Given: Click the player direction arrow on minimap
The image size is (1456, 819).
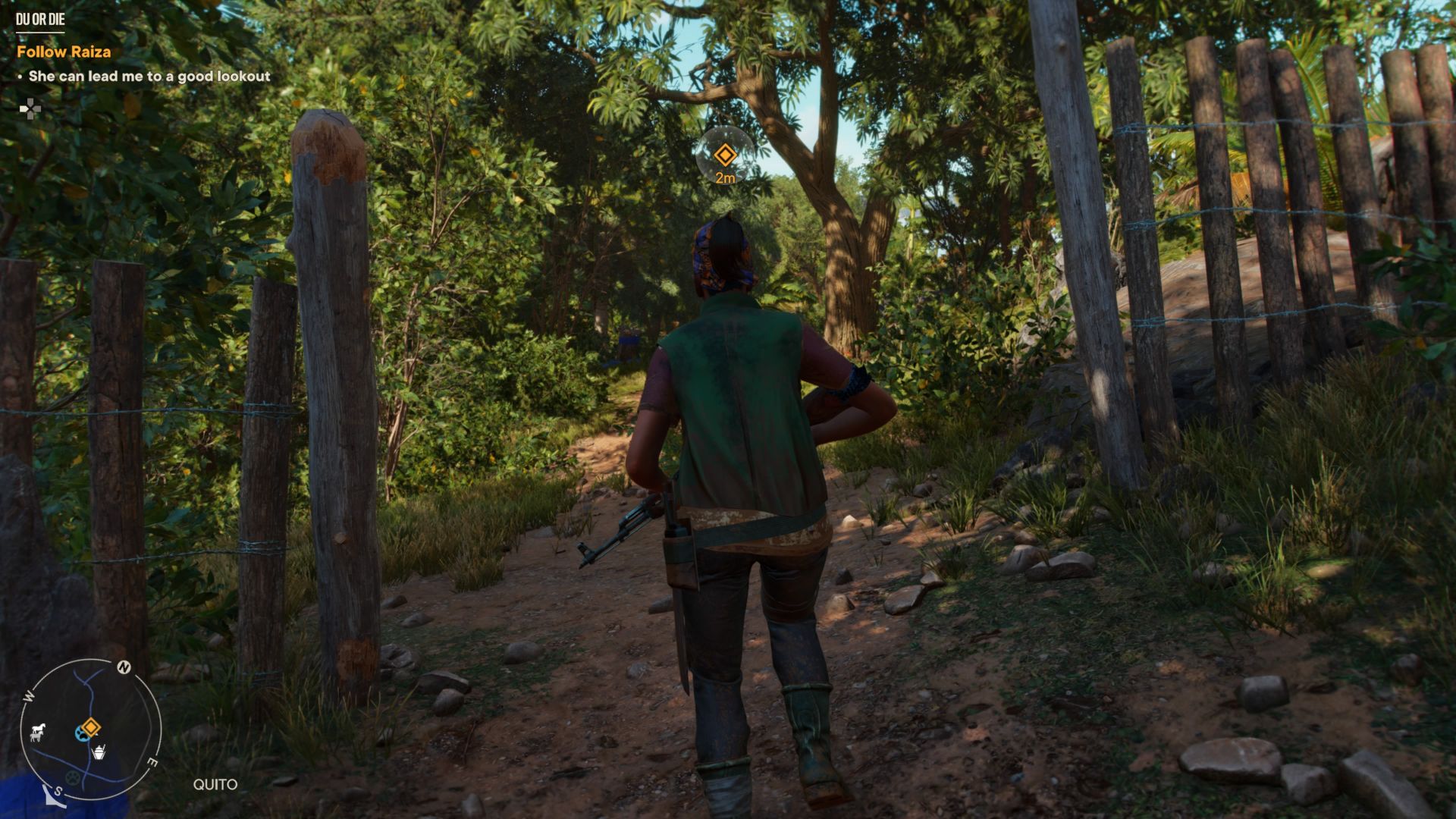Looking at the screenshot, I should pyautogui.click(x=53, y=796).
